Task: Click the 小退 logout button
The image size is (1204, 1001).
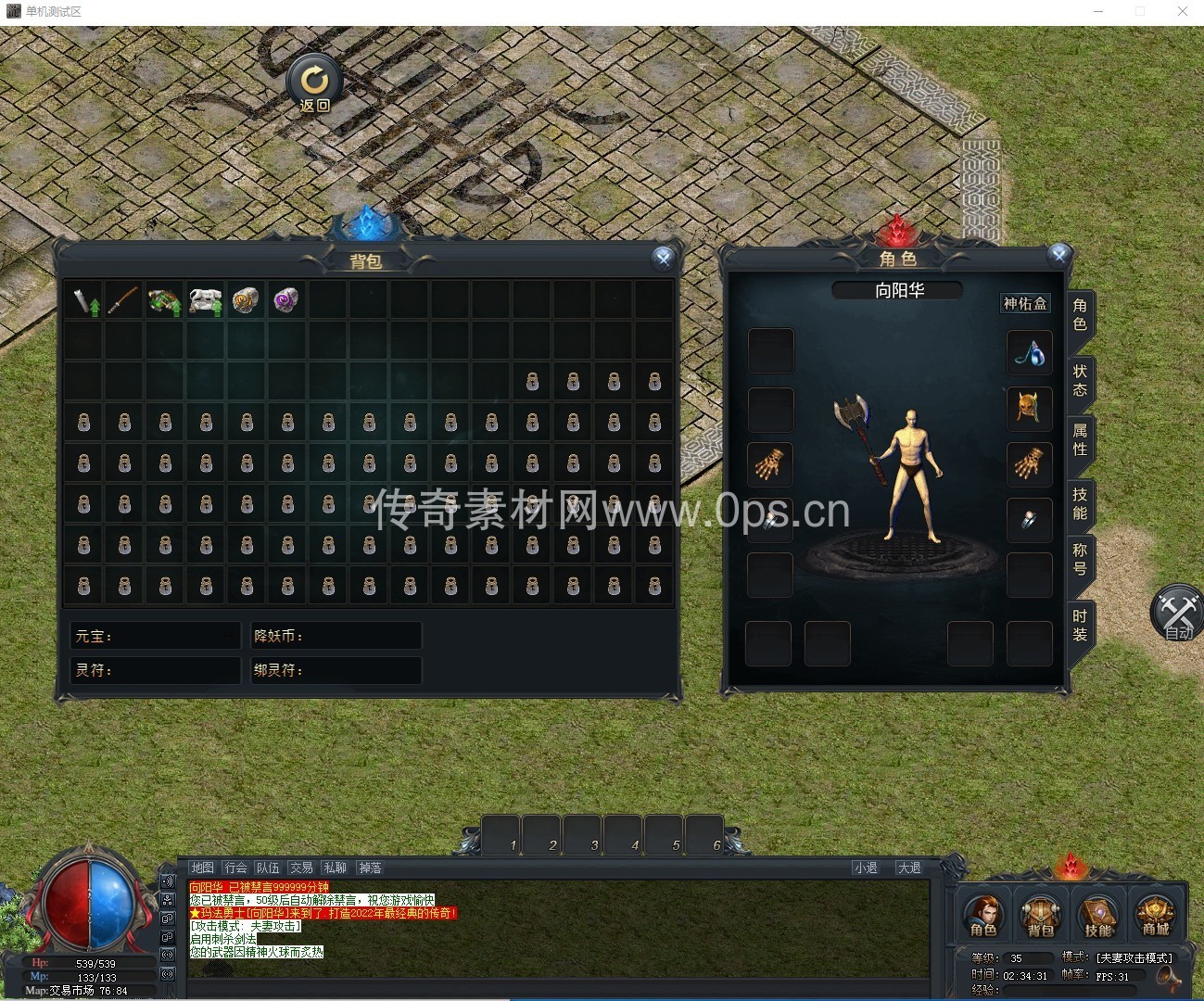Action: pyautogui.click(x=866, y=868)
